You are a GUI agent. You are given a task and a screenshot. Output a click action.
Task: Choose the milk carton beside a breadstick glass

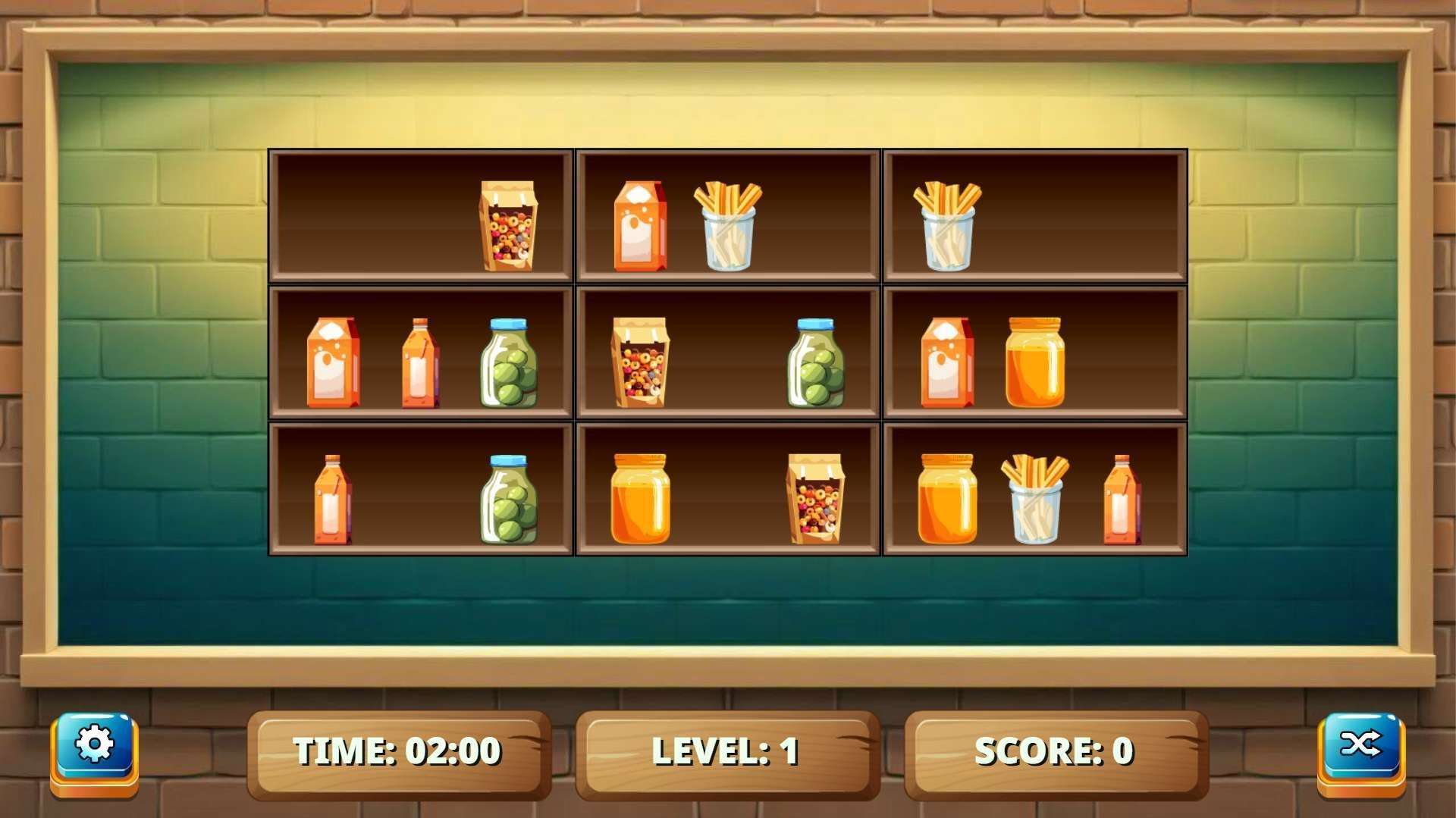[x=640, y=226]
